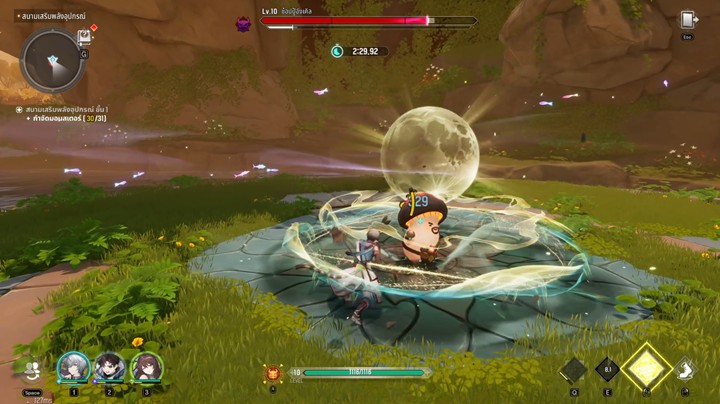The height and width of the screenshot is (404, 720).
Task: Select the black-haired character portrait
Action: click(x=109, y=368)
